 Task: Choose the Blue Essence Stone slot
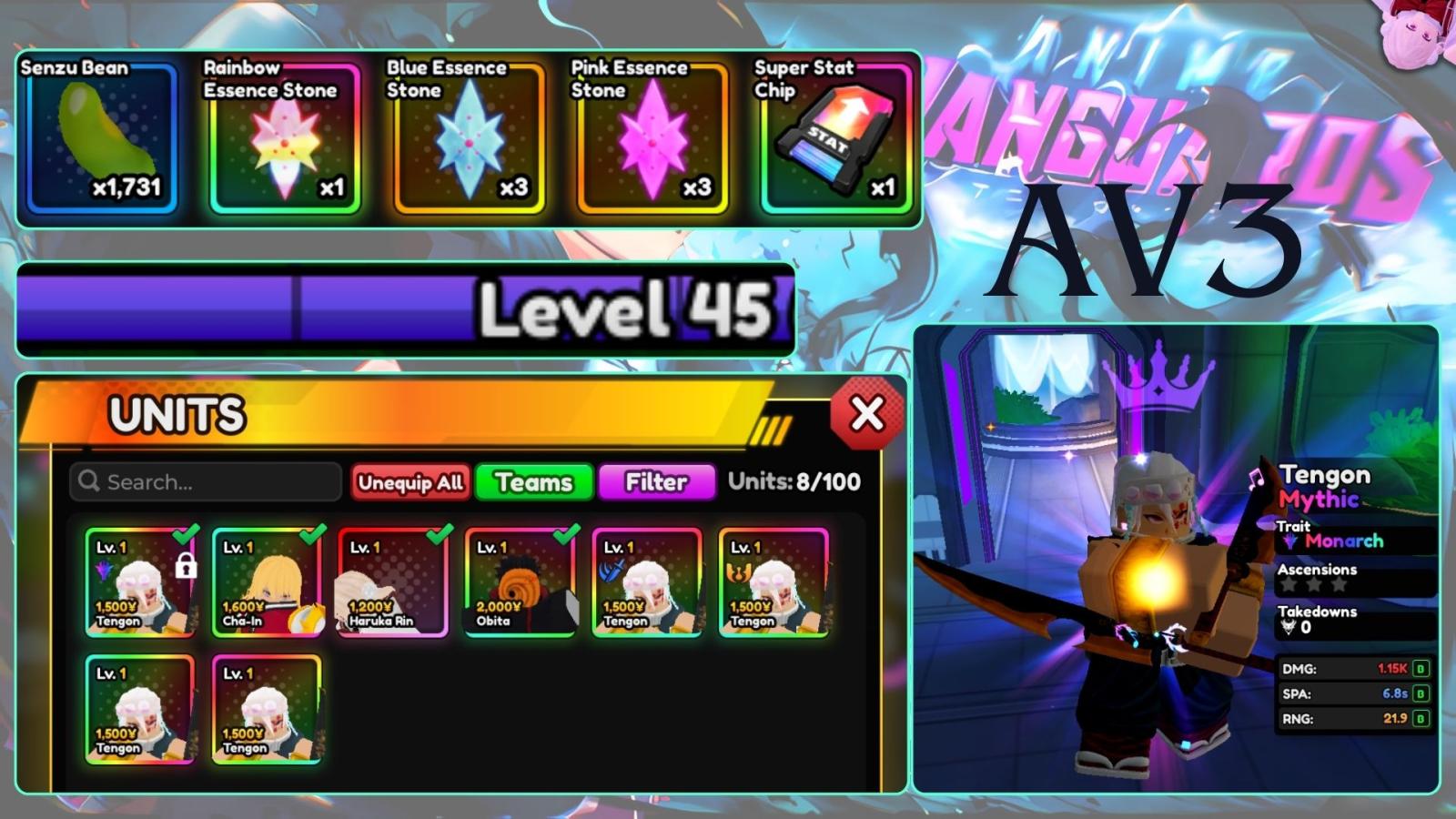(x=469, y=136)
